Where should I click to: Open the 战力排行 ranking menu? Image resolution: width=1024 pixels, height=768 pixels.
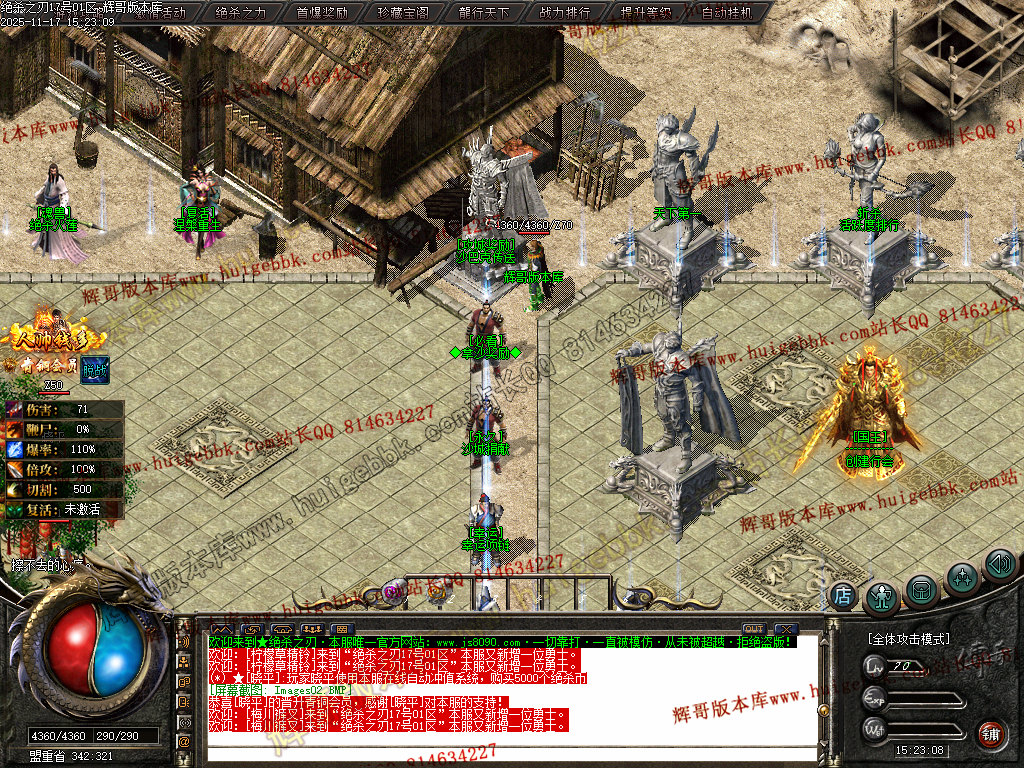pyautogui.click(x=565, y=13)
